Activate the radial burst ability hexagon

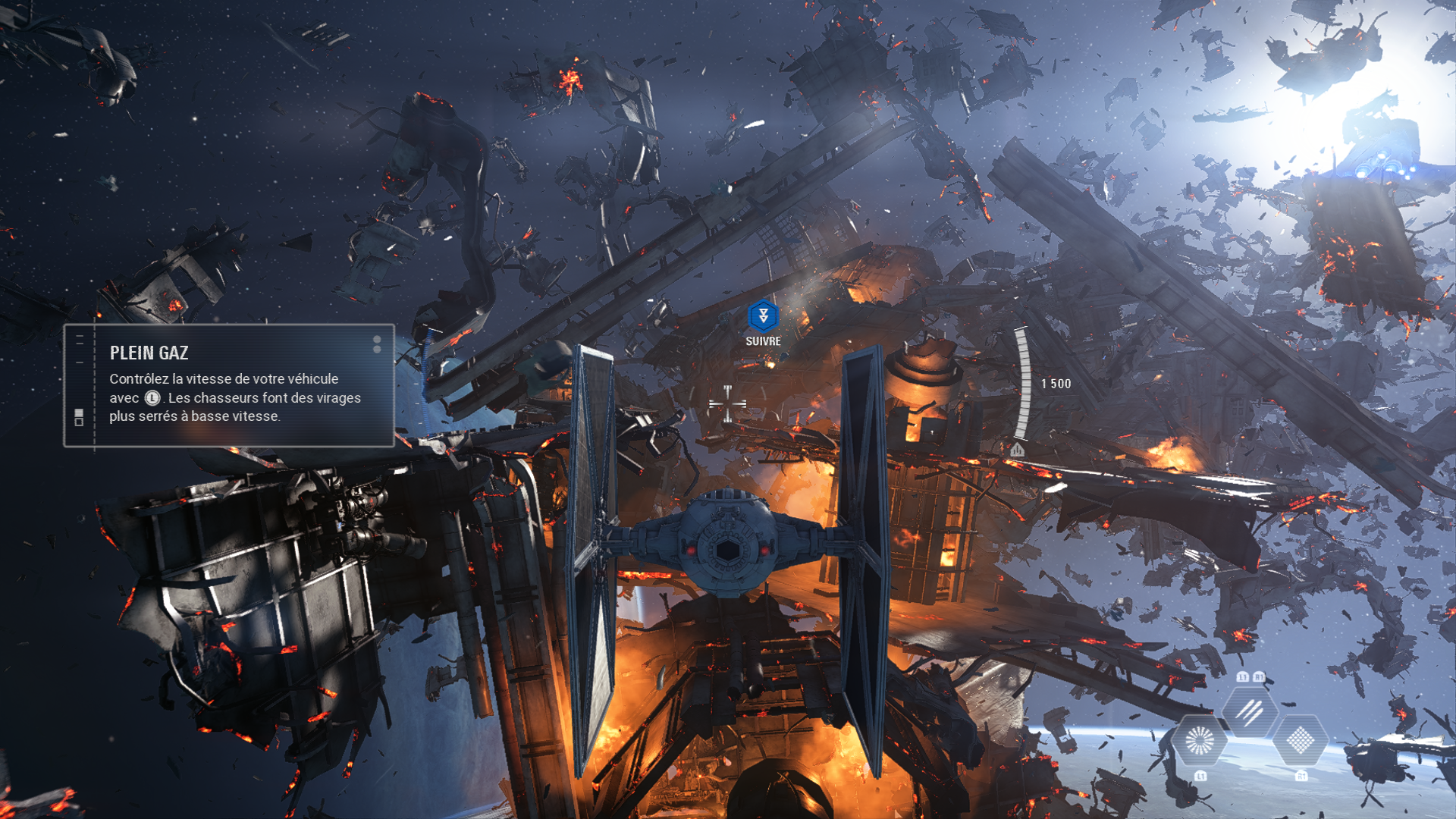[x=1199, y=740]
